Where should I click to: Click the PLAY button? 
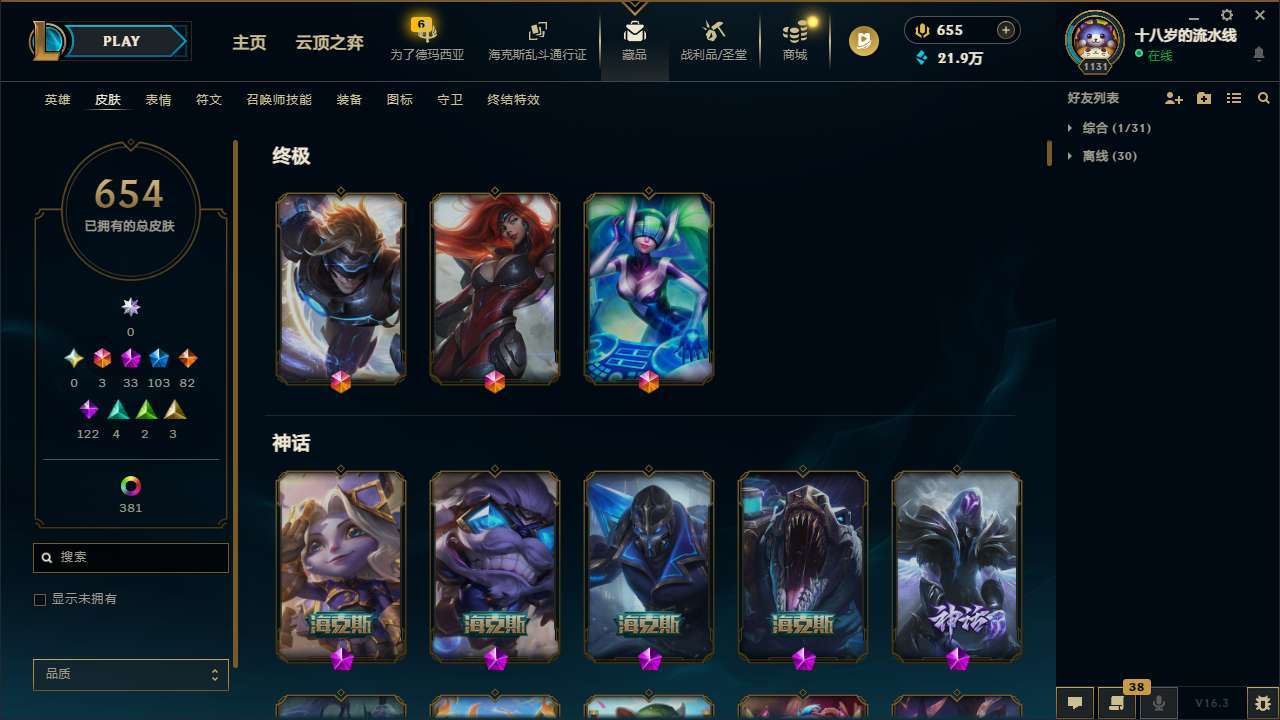pos(121,41)
